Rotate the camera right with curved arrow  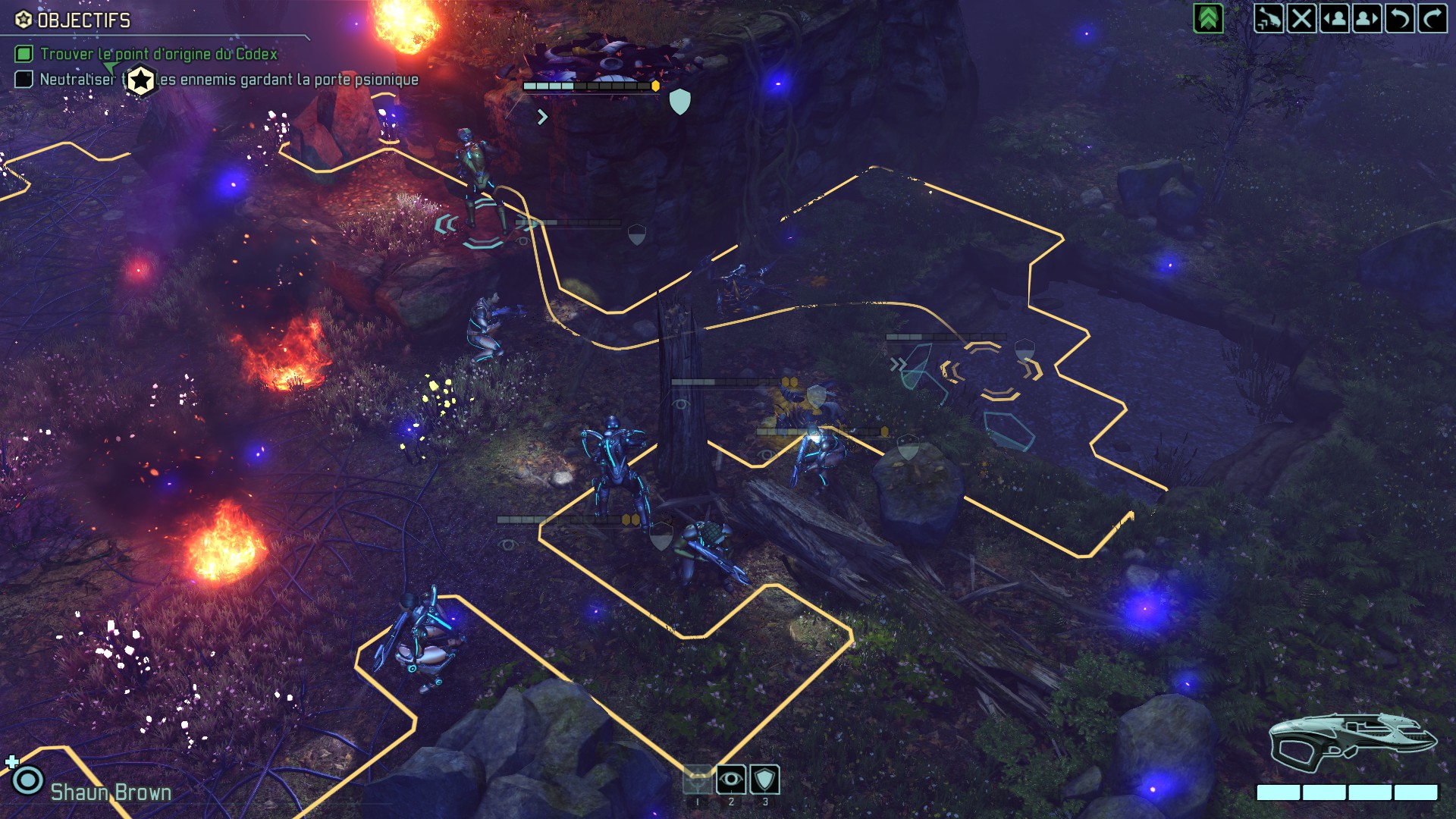tap(1432, 18)
